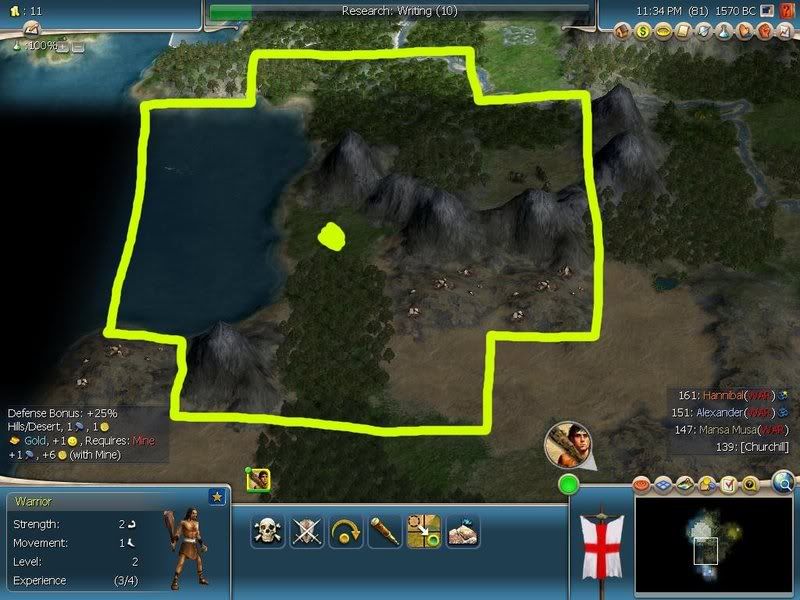This screenshot has width=800, height=600.
Task: Delete the unit with the skull button
Action: 268,531
